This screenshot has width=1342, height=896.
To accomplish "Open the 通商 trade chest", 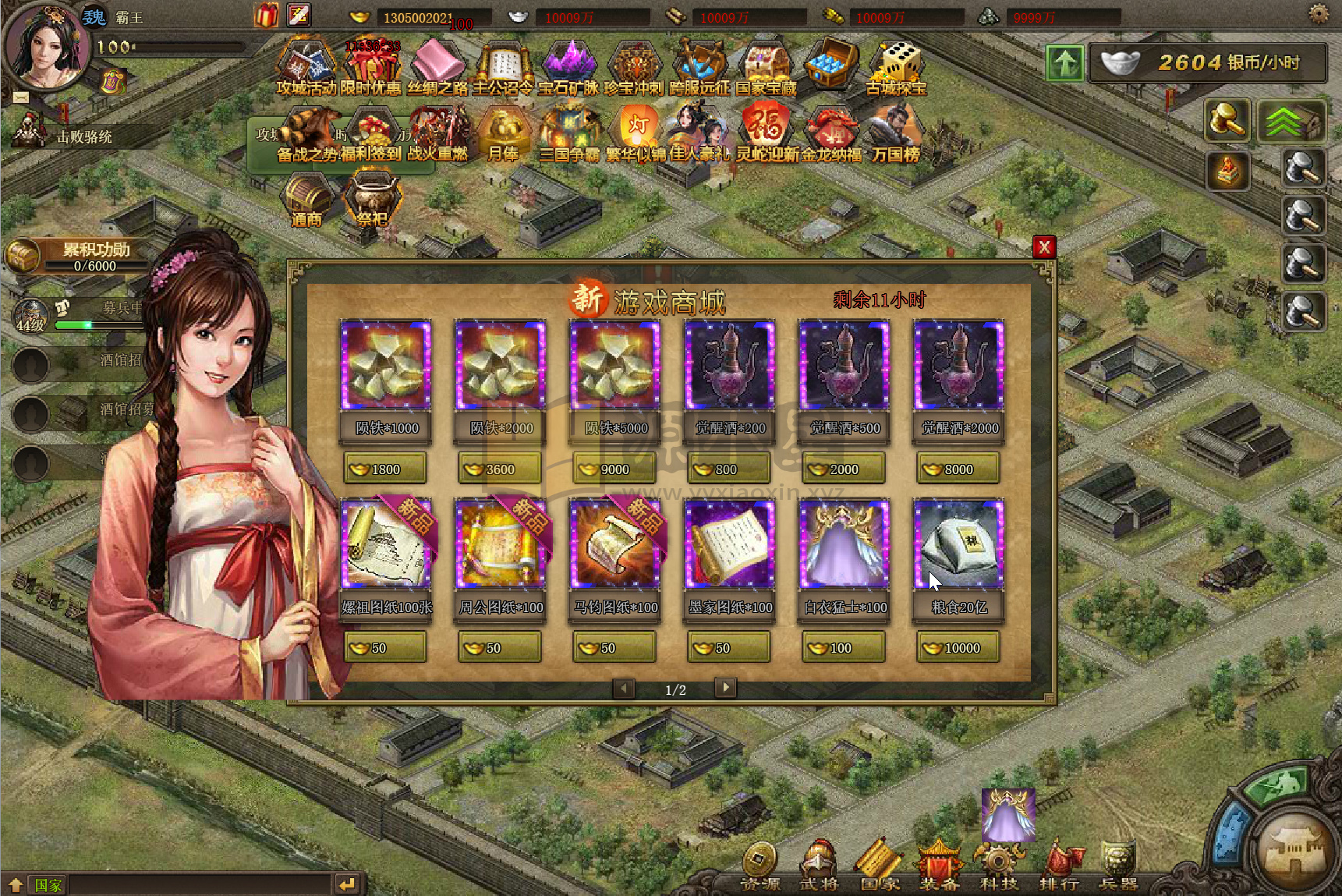I will 306,199.
